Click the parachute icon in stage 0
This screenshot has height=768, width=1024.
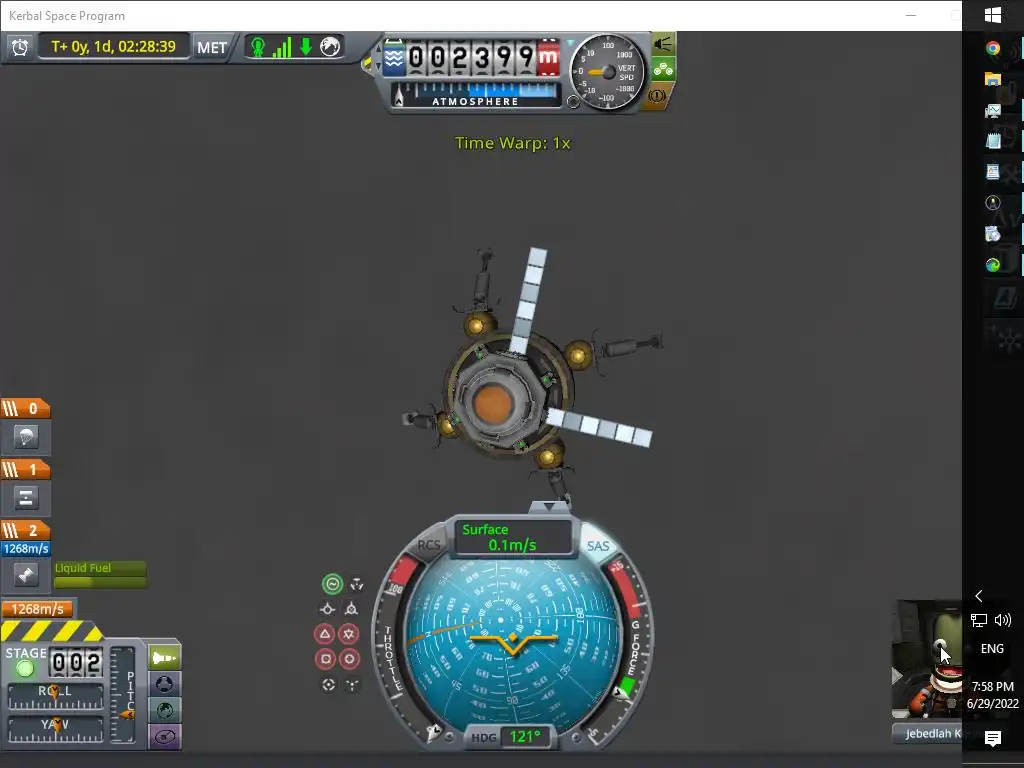(x=26, y=436)
